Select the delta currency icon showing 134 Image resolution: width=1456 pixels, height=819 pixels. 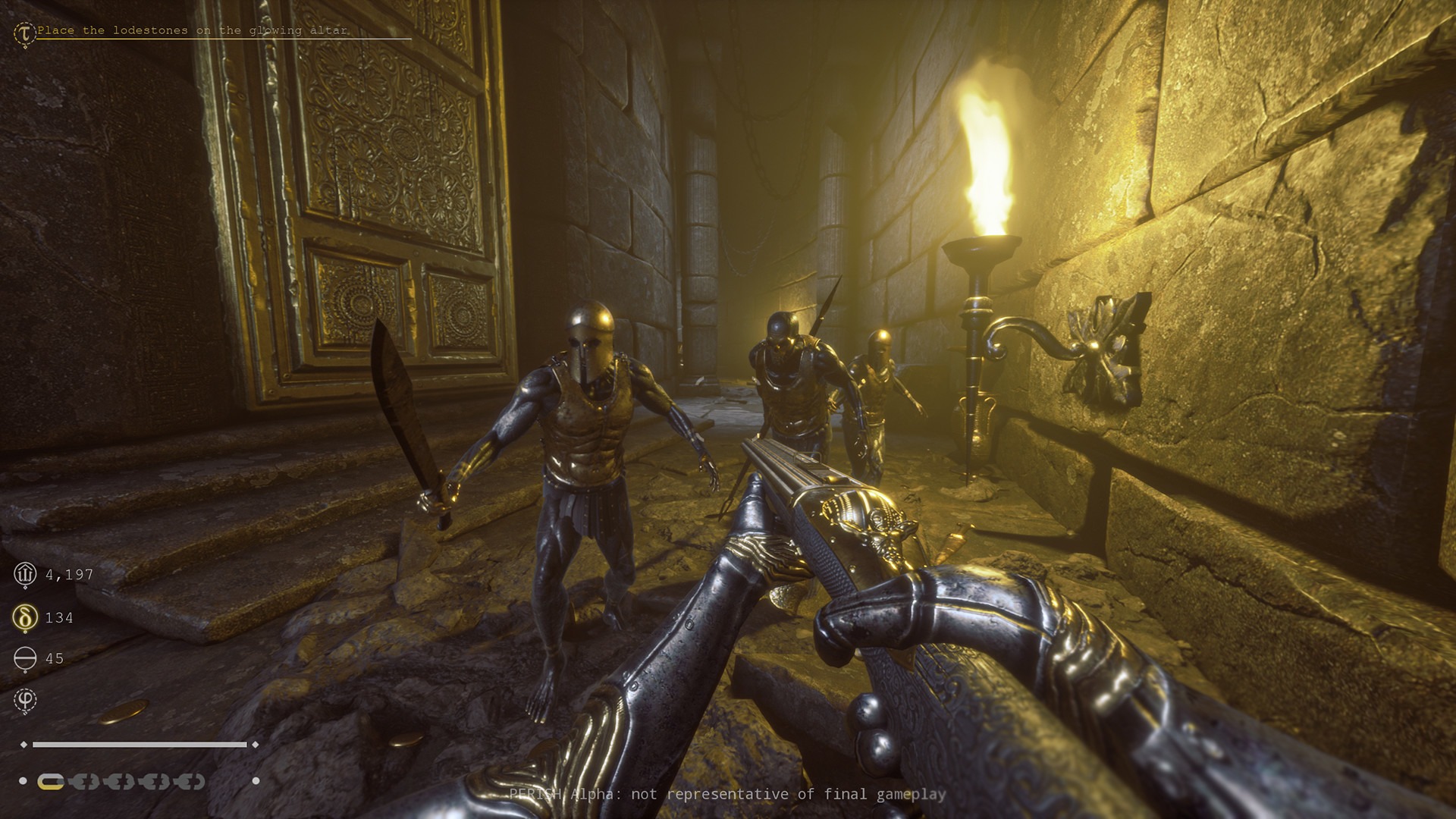click(x=25, y=617)
